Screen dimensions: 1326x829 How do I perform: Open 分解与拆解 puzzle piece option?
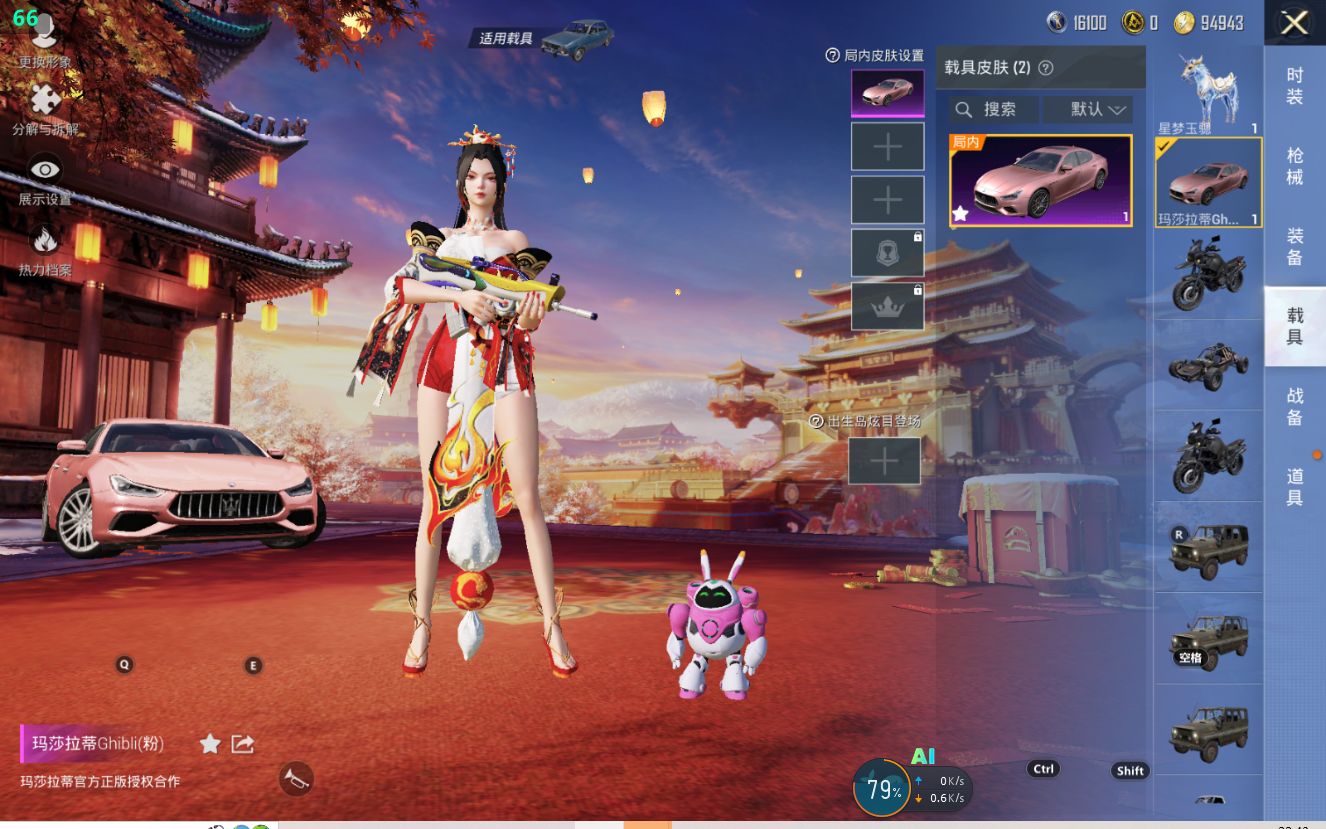tap(44, 108)
